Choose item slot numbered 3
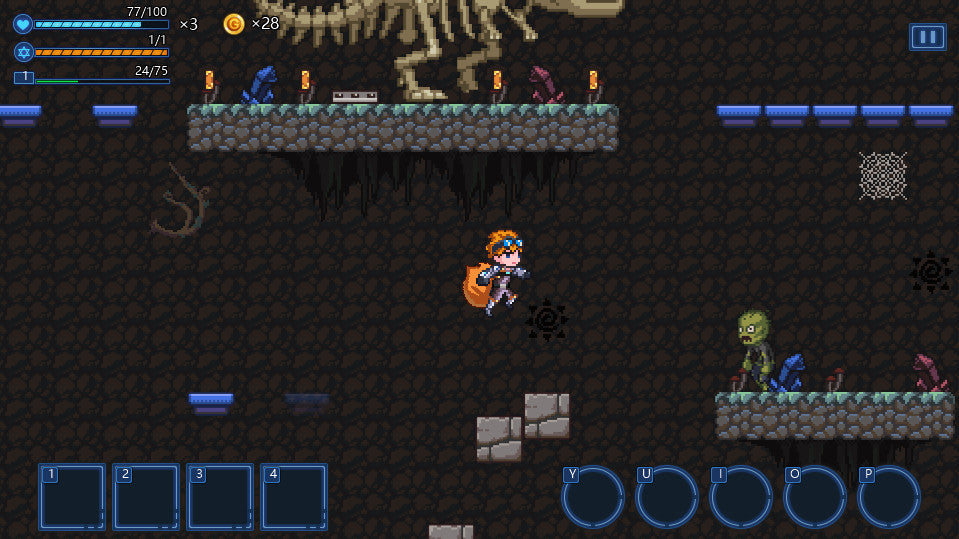The image size is (959, 539). click(x=220, y=497)
